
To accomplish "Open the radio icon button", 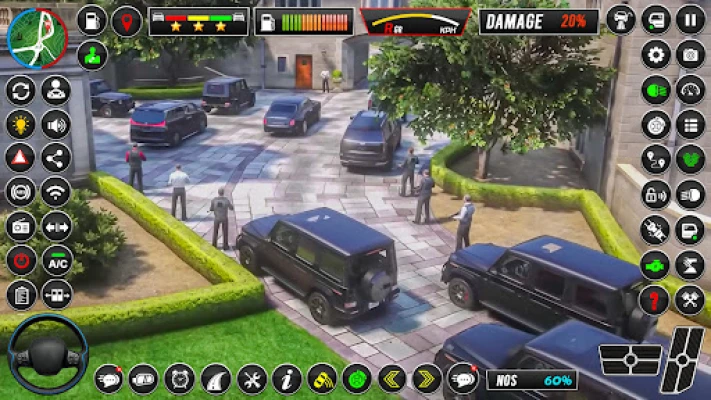I will tap(20, 226).
